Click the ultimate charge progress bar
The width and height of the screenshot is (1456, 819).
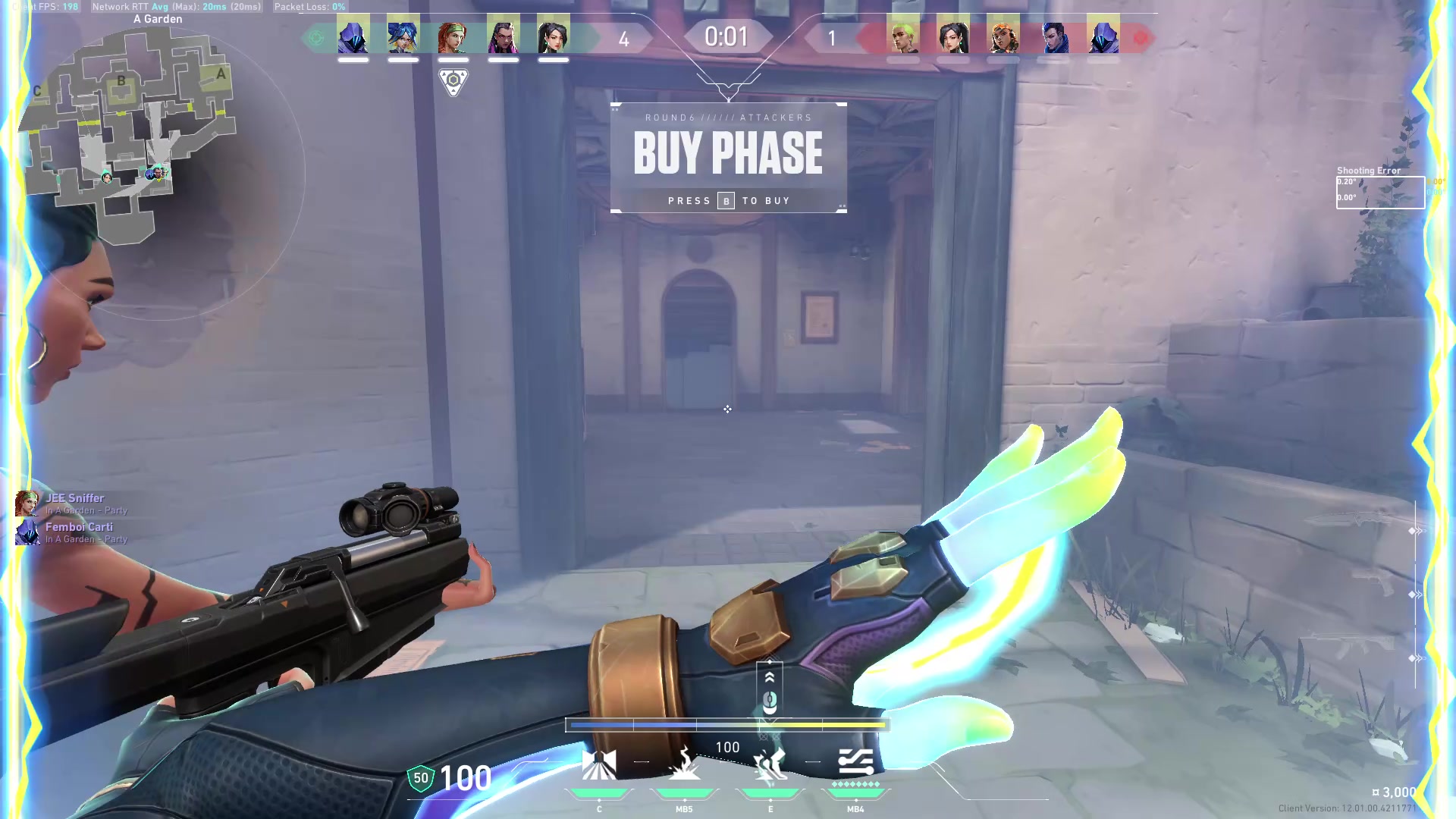tap(727, 726)
